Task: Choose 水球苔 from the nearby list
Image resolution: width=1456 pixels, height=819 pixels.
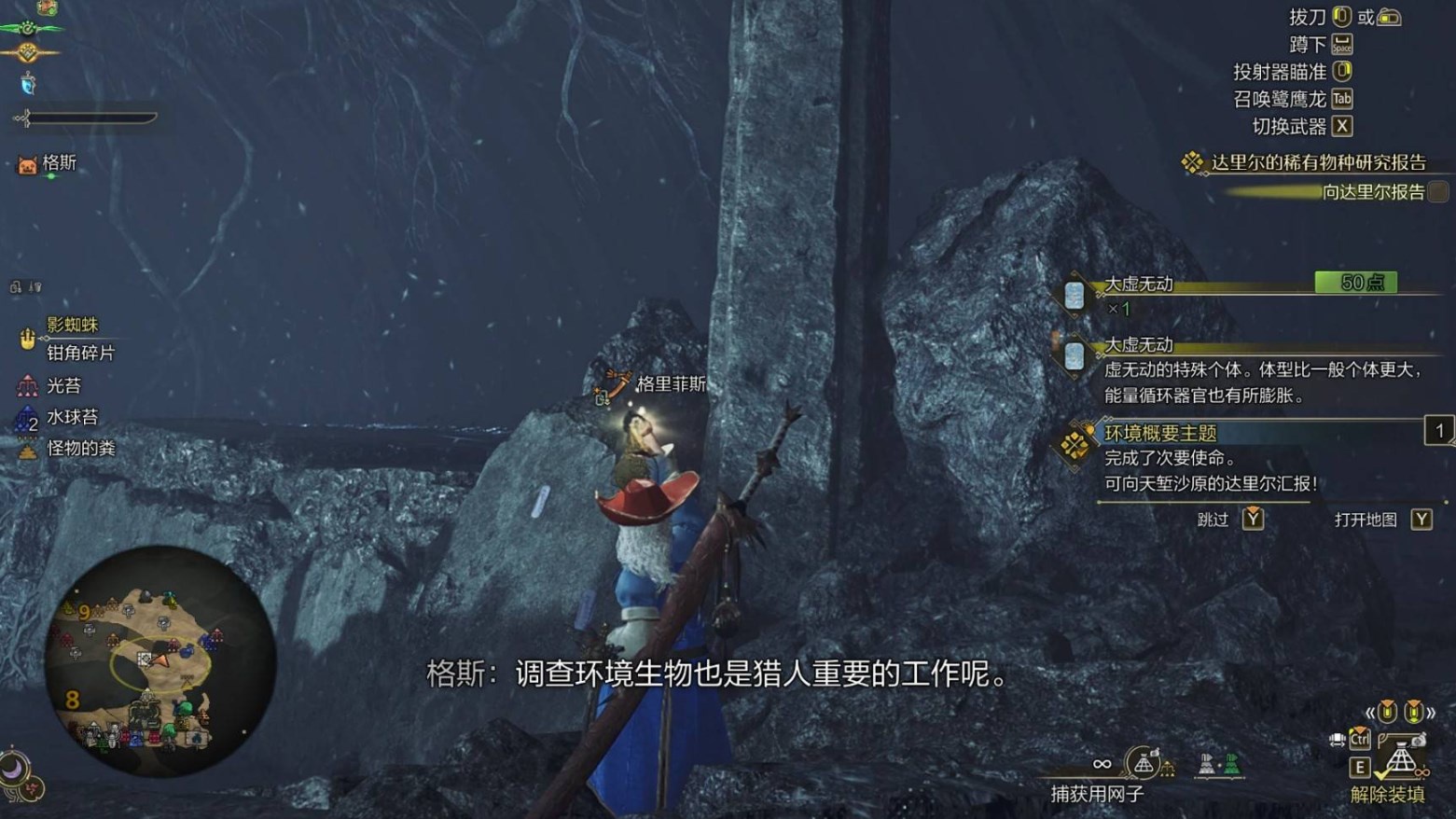Action: 71,417
